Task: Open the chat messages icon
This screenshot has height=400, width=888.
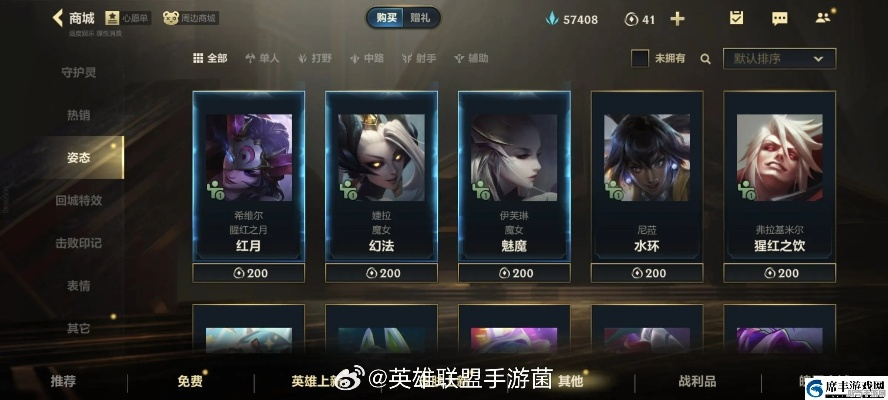Action: 780,18
